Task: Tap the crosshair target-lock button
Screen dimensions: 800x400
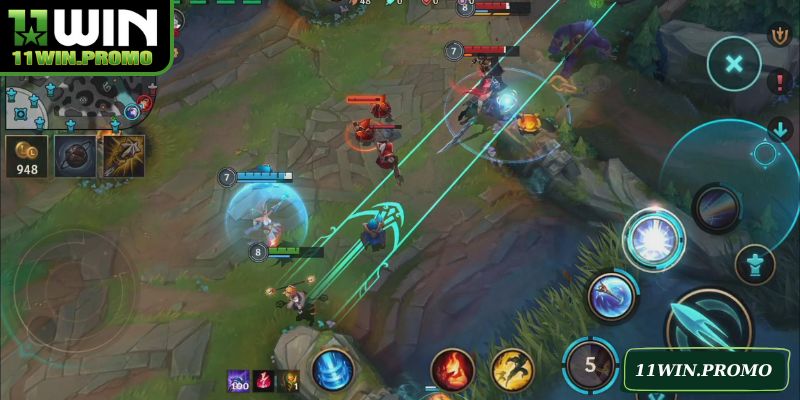Action: coord(765,153)
